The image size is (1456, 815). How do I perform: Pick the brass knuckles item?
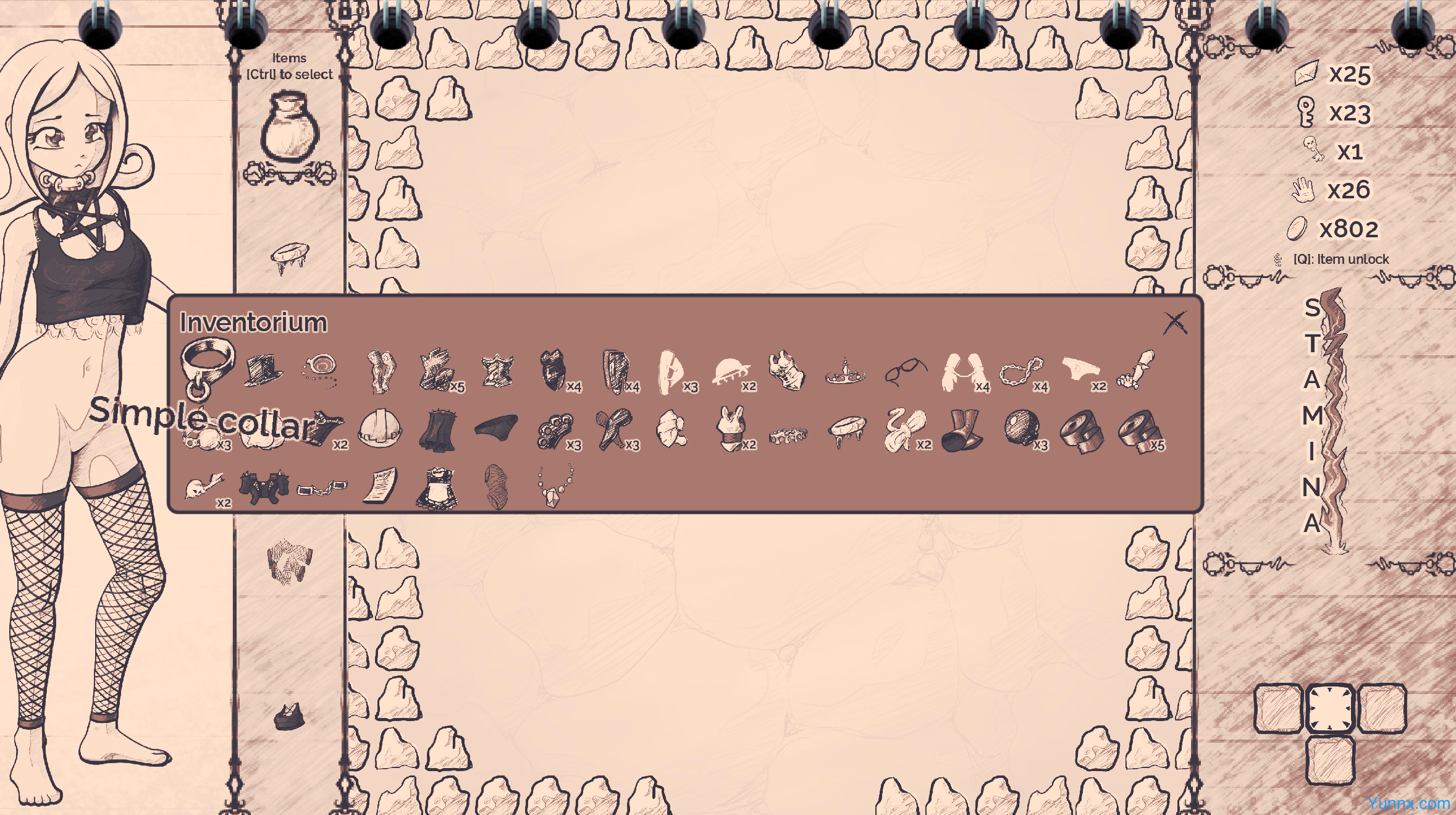[555, 429]
